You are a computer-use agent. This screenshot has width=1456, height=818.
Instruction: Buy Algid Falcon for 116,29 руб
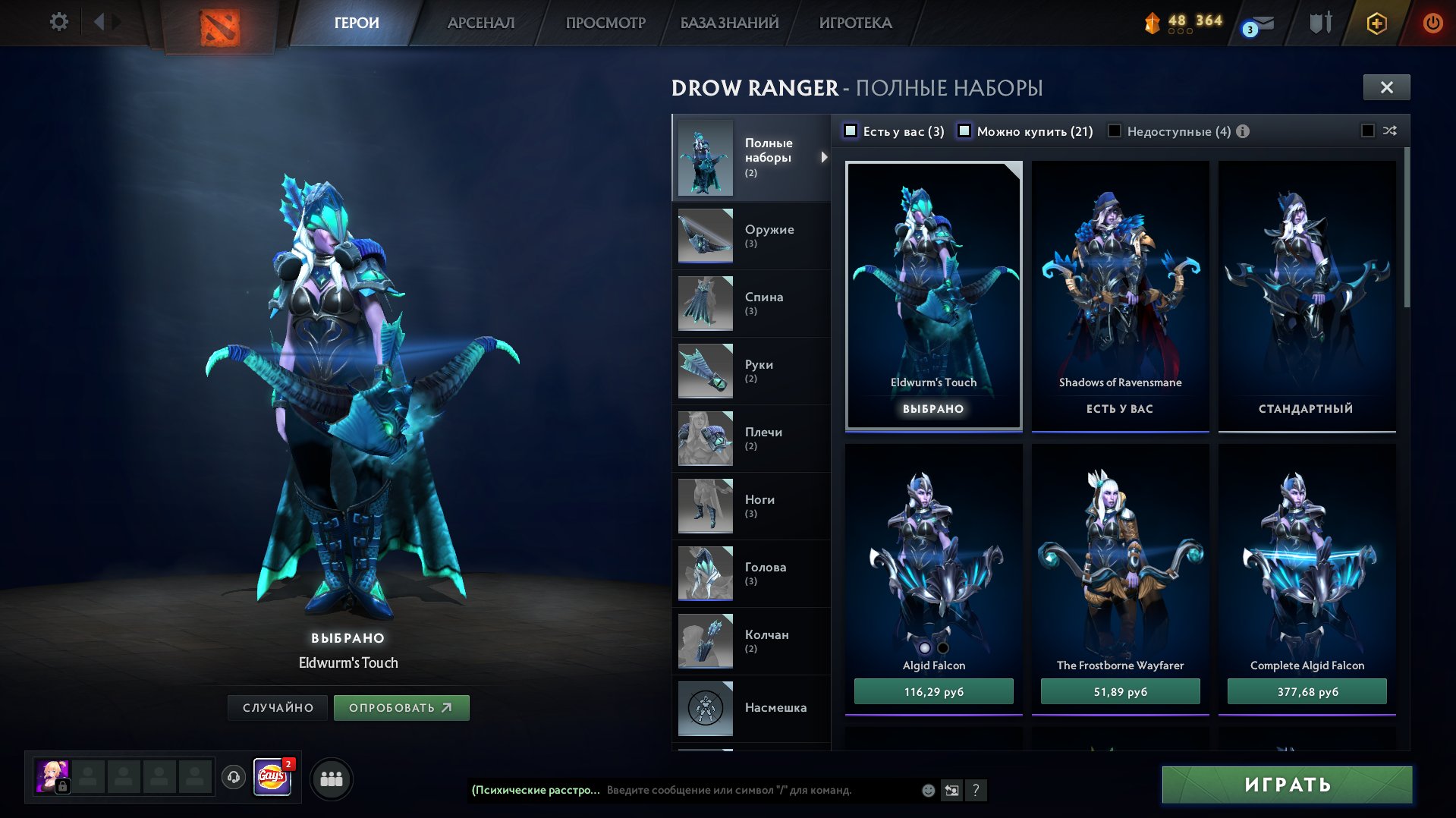point(933,691)
